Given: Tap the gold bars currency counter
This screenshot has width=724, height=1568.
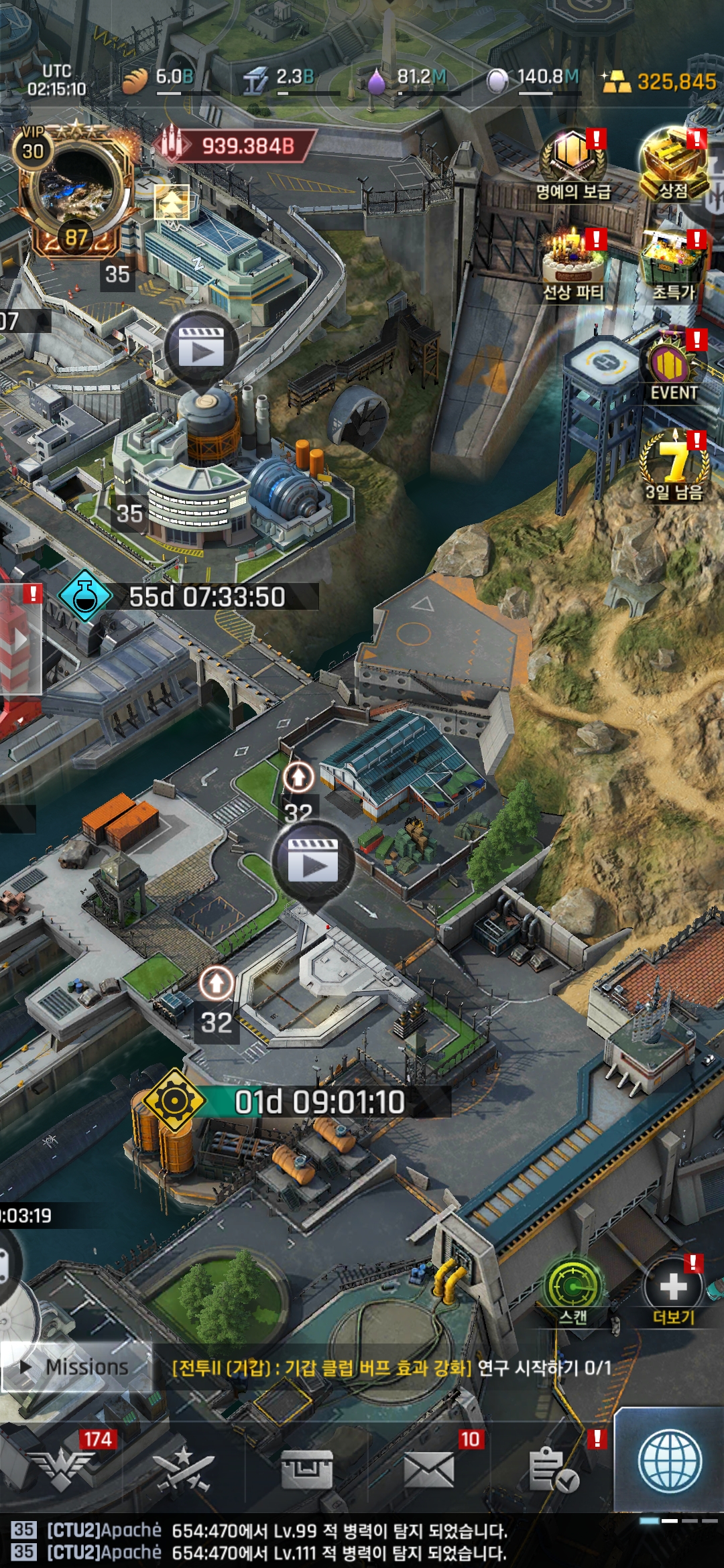Looking at the screenshot, I should pyautogui.click(x=660, y=82).
